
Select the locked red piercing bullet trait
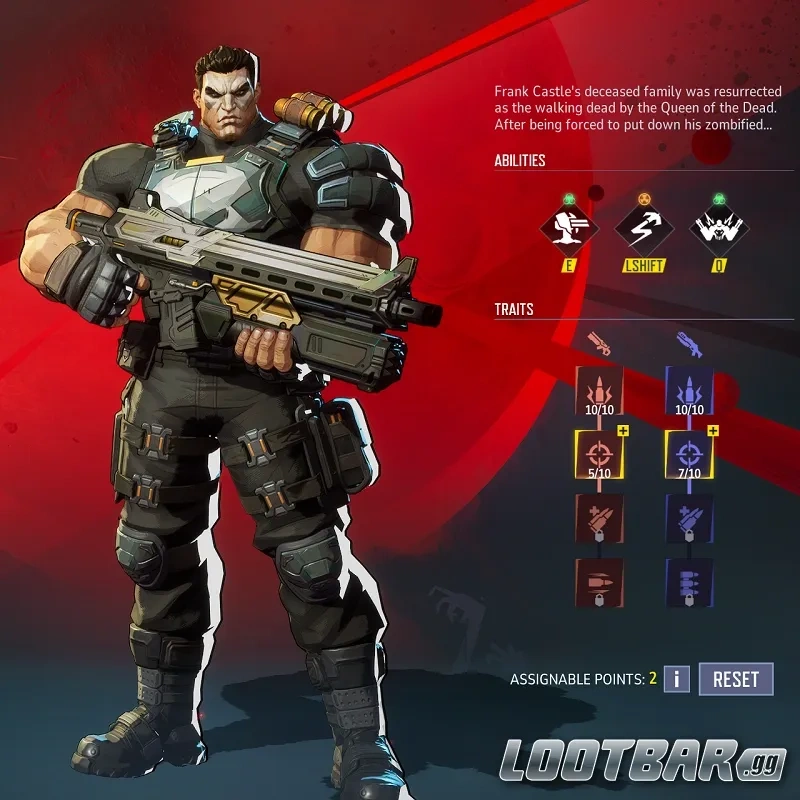pos(599,582)
